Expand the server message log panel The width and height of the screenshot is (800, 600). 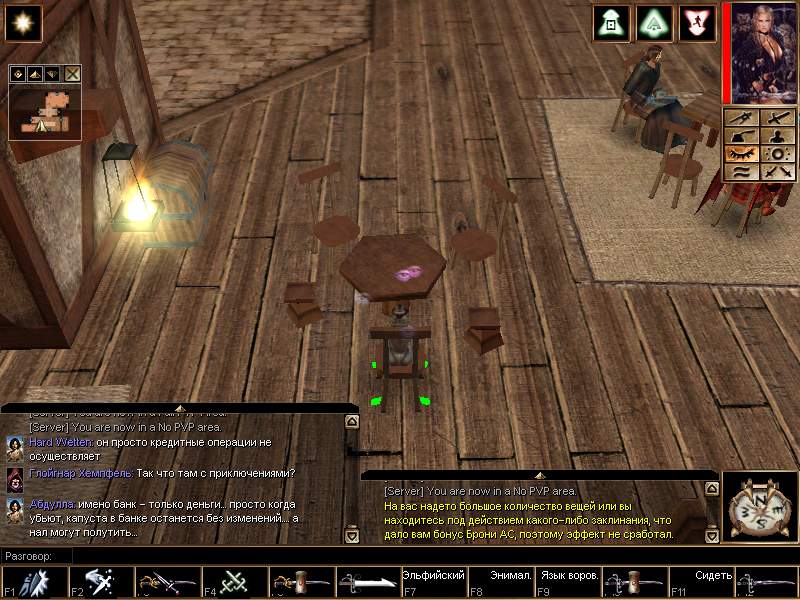pyautogui.click(x=539, y=474)
